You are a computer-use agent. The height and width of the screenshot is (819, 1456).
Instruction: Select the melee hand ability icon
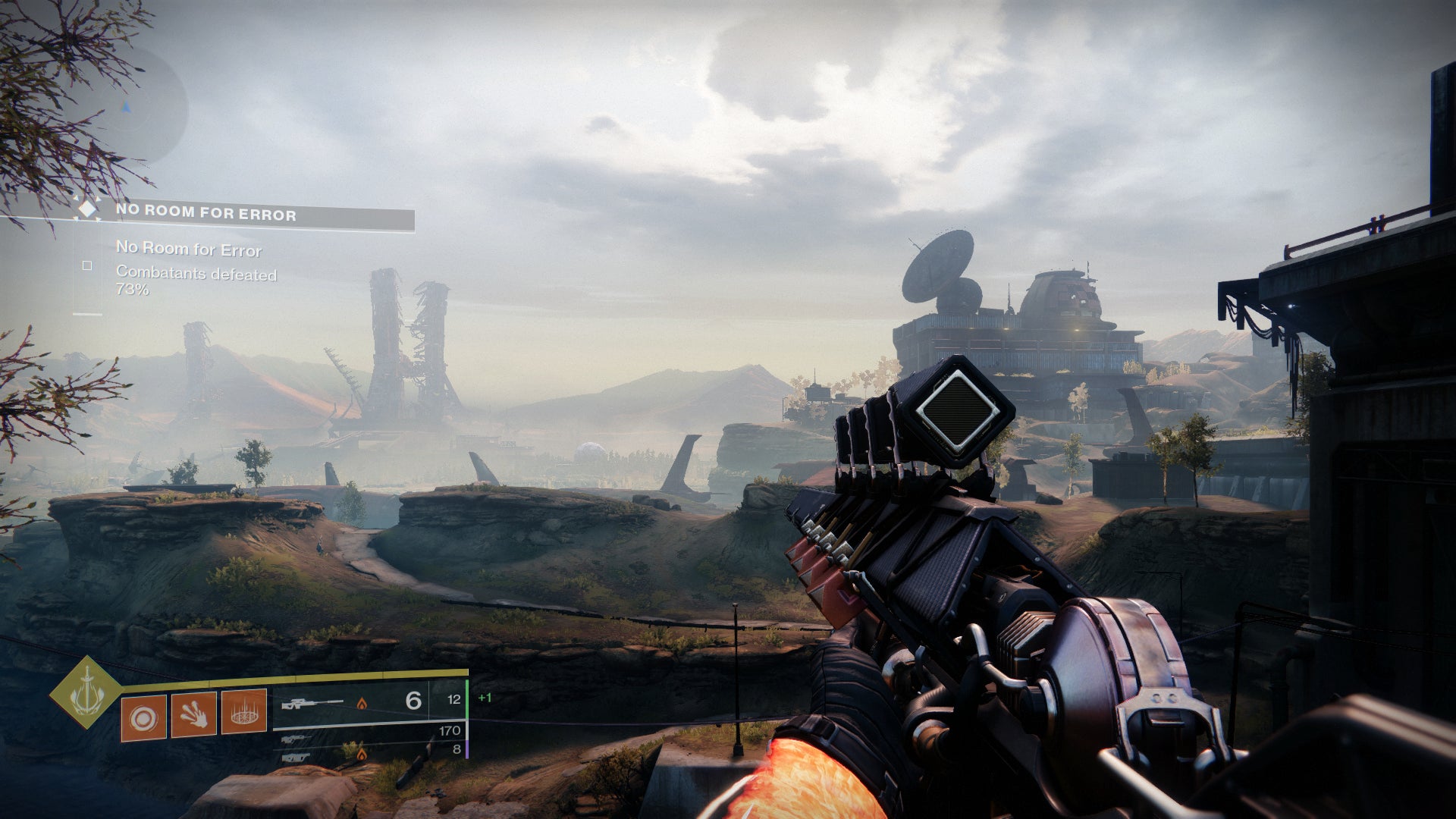[194, 716]
